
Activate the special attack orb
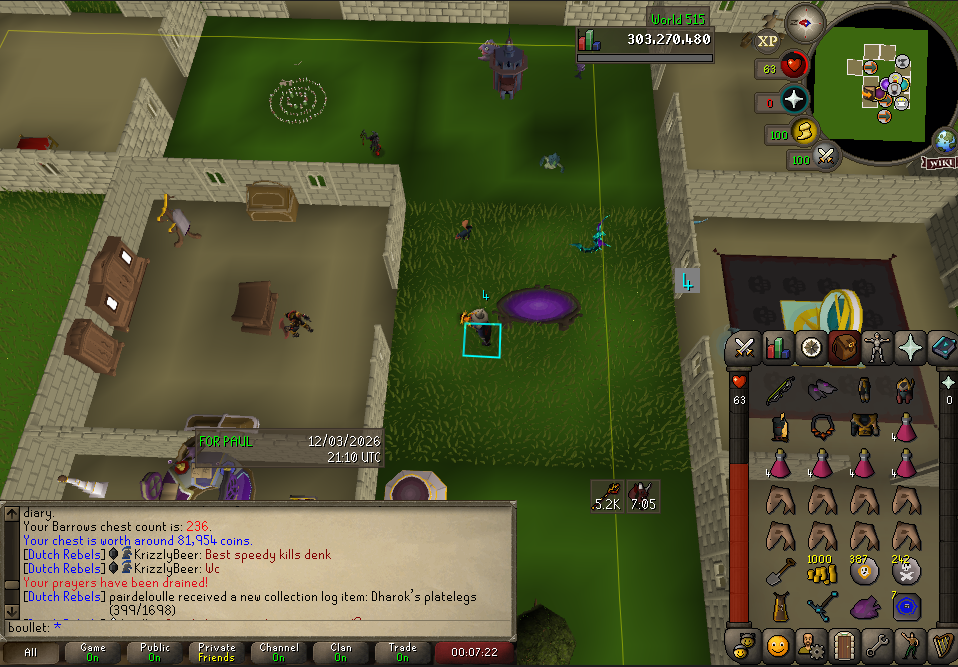click(x=826, y=157)
